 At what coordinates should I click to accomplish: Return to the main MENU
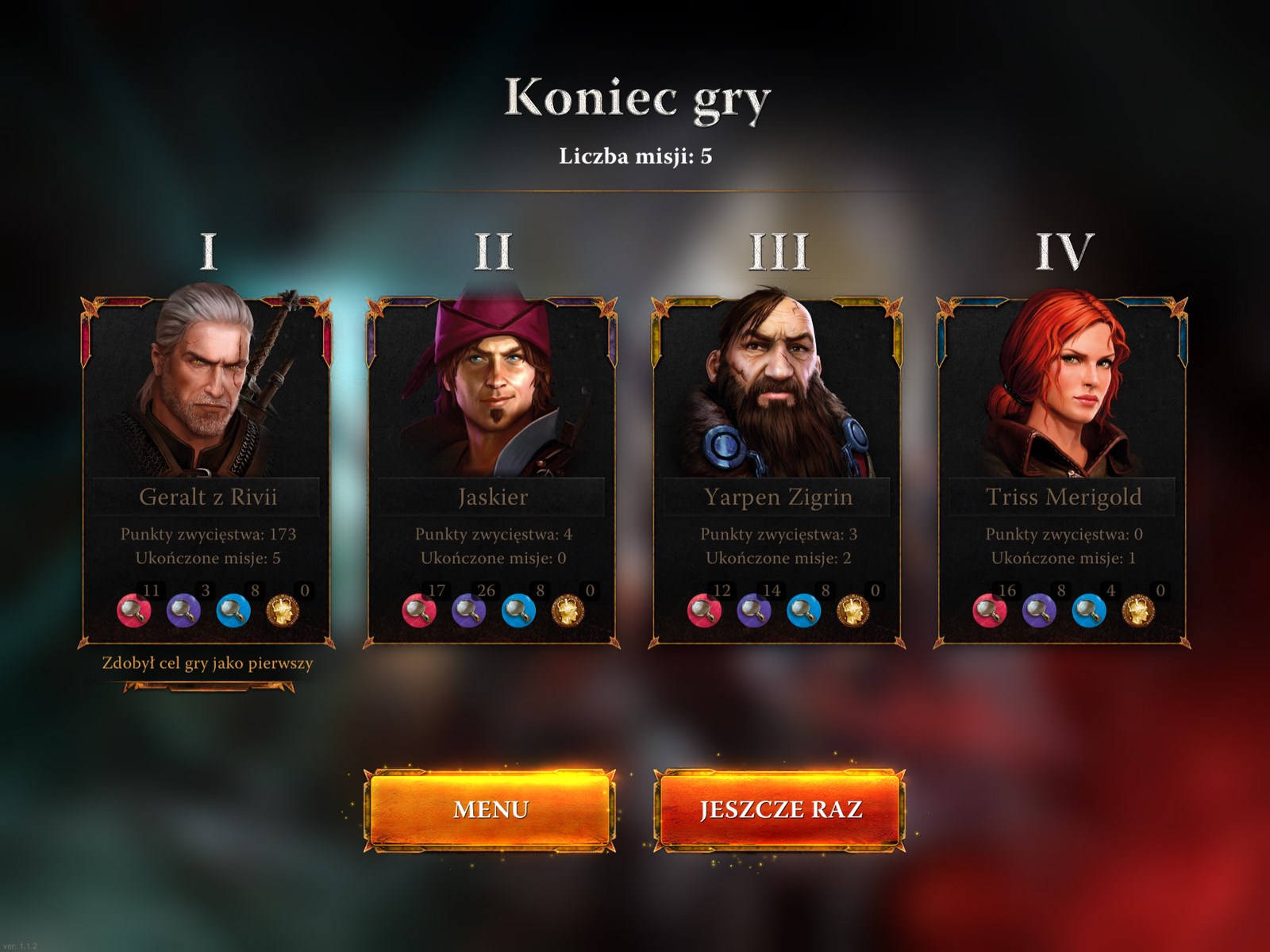(491, 809)
